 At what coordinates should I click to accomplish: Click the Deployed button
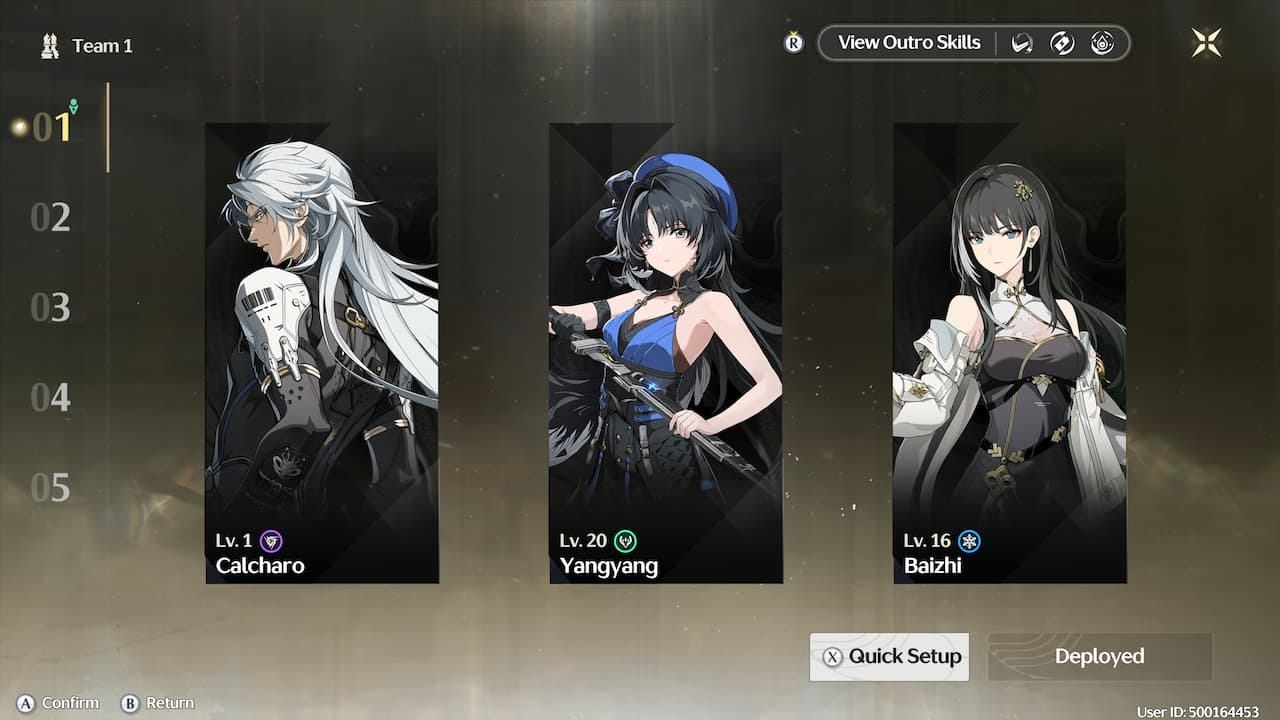pos(1099,657)
